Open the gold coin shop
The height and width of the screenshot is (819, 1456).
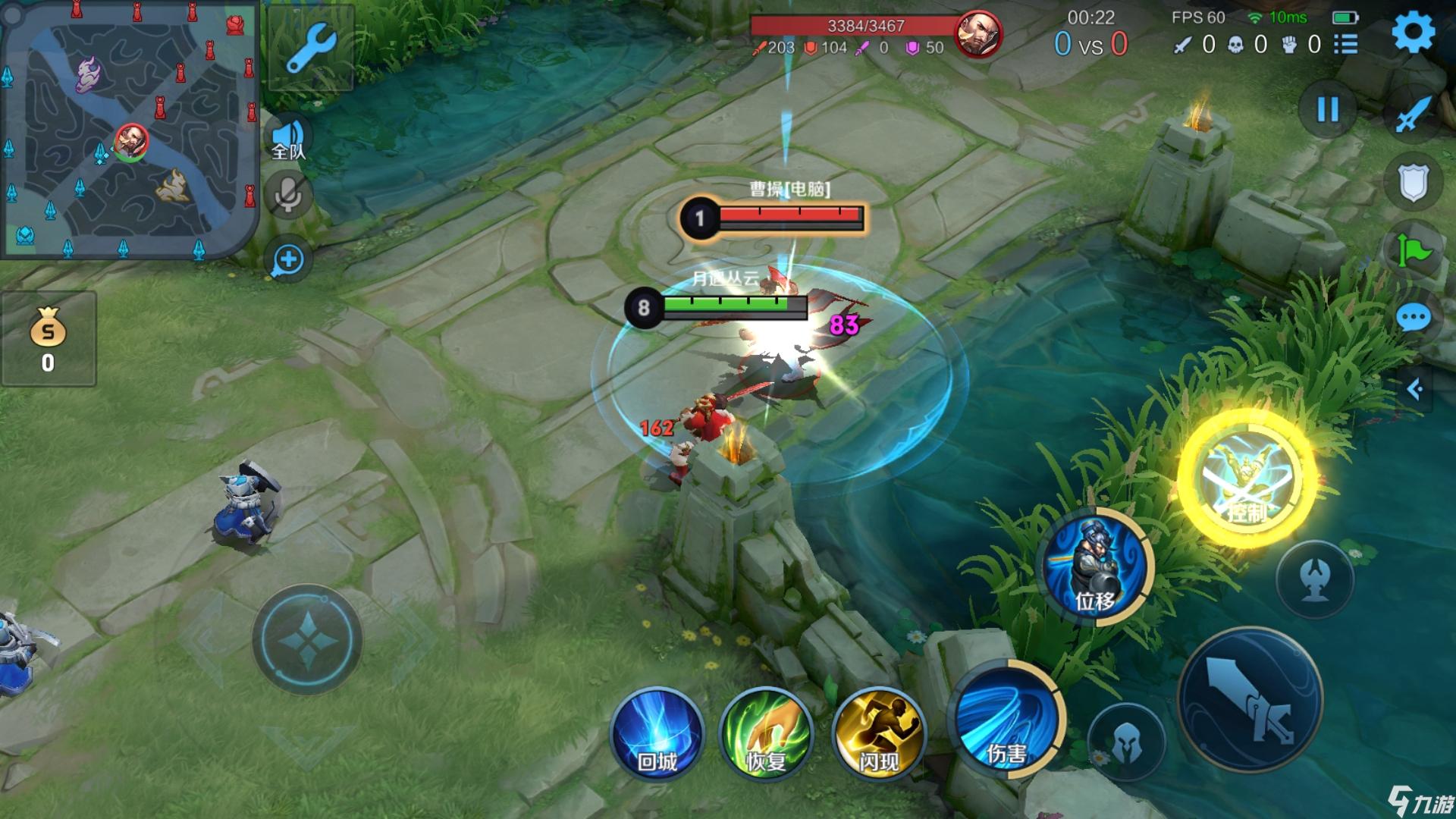(x=48, y=338)
